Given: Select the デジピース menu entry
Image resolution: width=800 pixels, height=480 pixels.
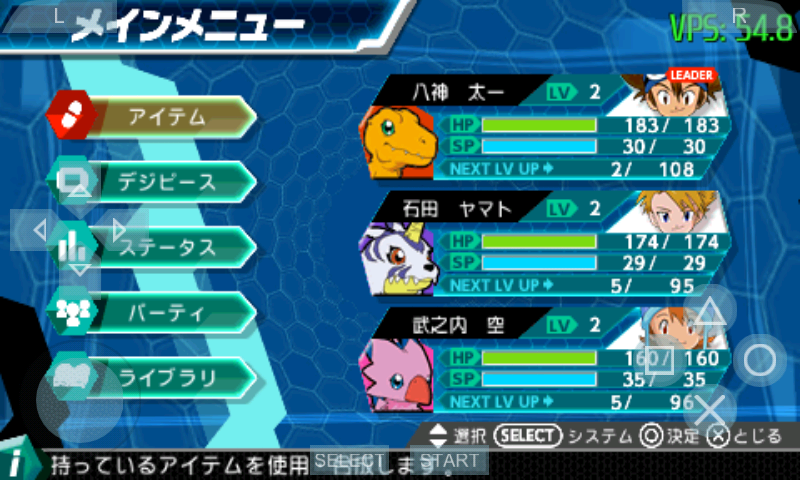Looking at the screenshot, I should coord(165,182).
